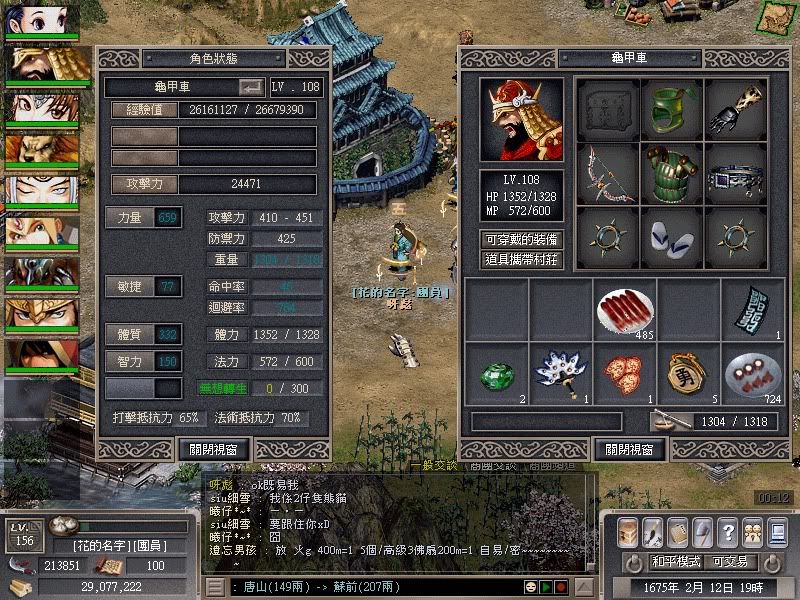Select the black gauntlet equipment slot
Screen dimensions: 800x600
(x=736, y=110)
